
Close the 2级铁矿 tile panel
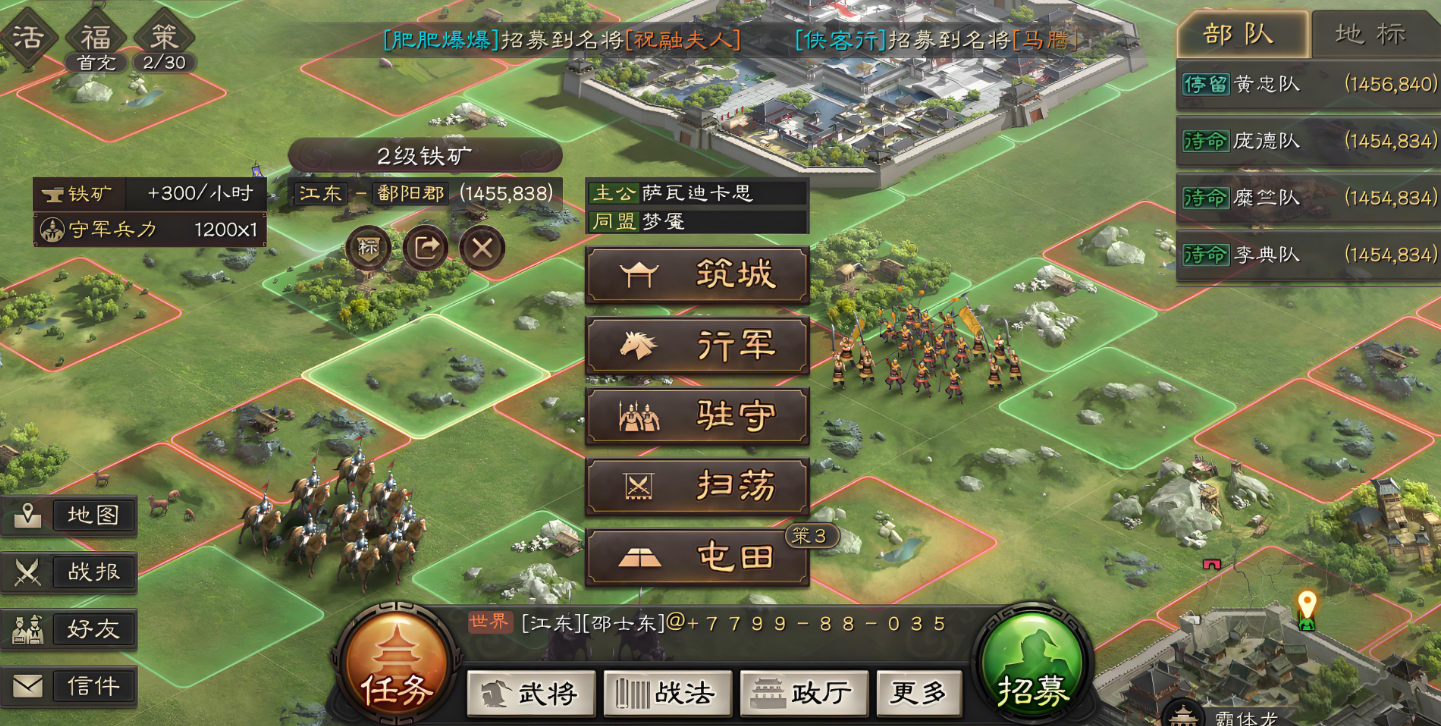[482, 248]
